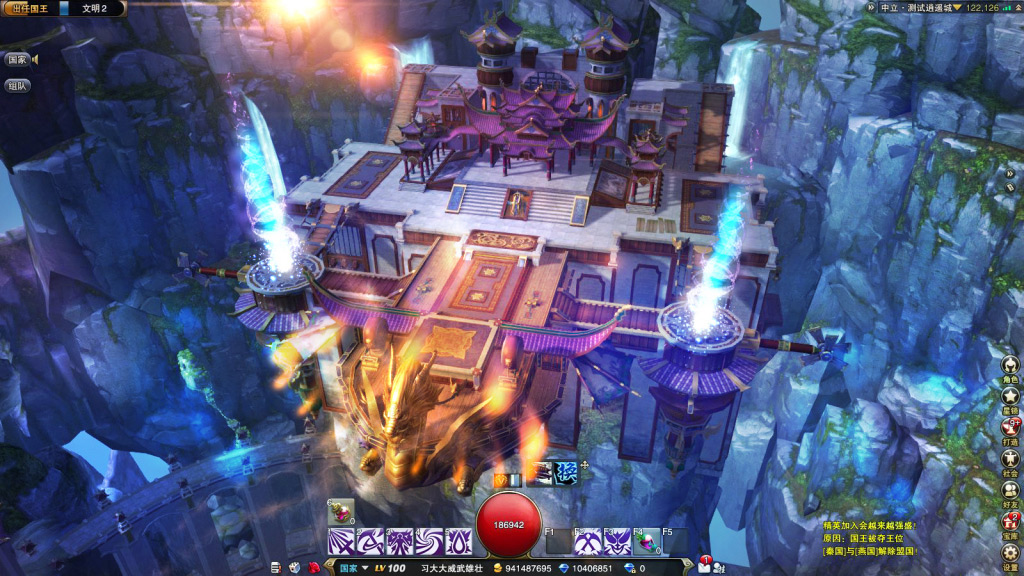Image resolution: width=1024 pixels, height=576 pixels.
Task: Use the potion in the F4 slot
Action: coord(645,541)
